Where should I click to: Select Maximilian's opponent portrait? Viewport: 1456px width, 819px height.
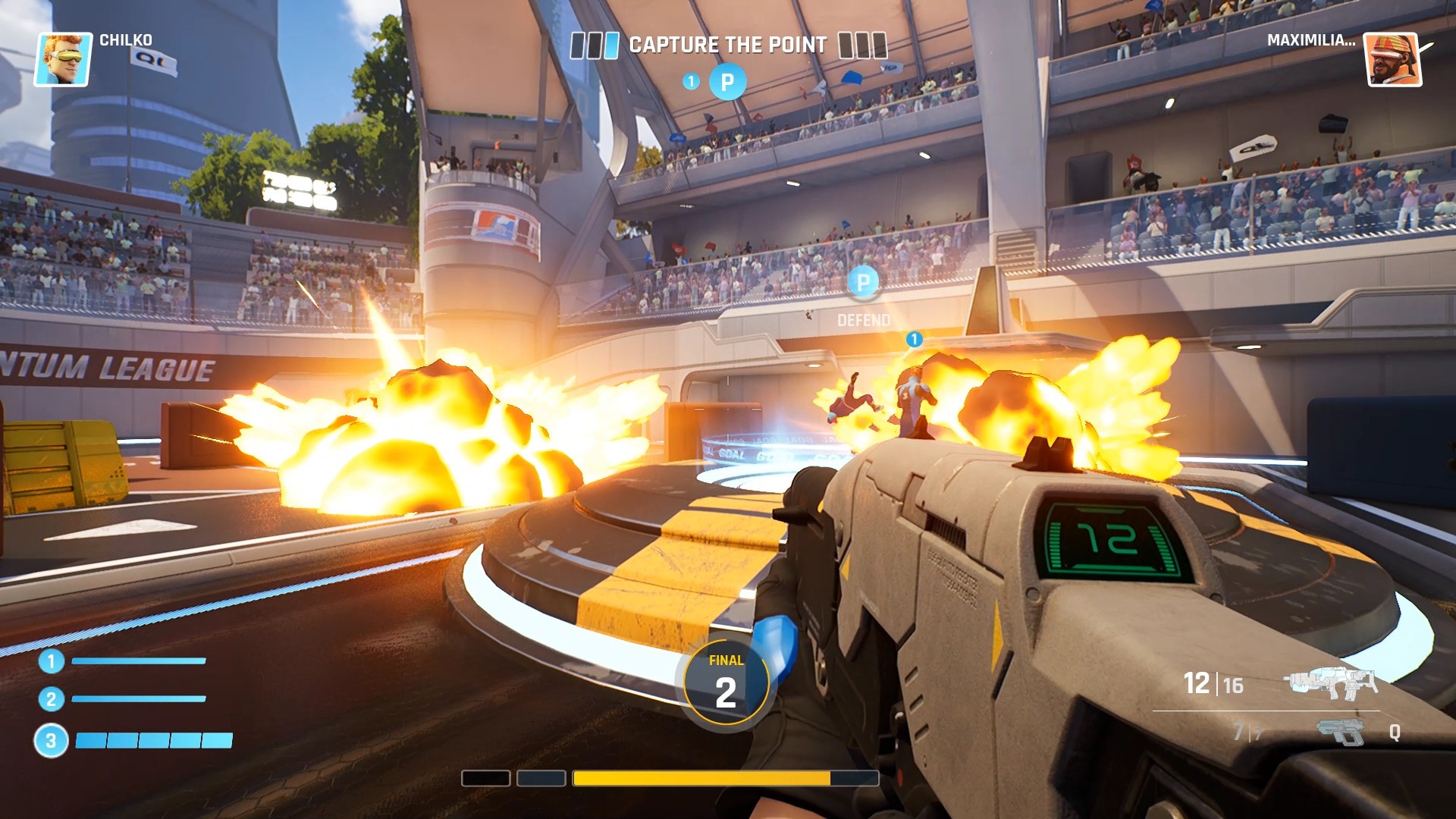pos(1393,59)
